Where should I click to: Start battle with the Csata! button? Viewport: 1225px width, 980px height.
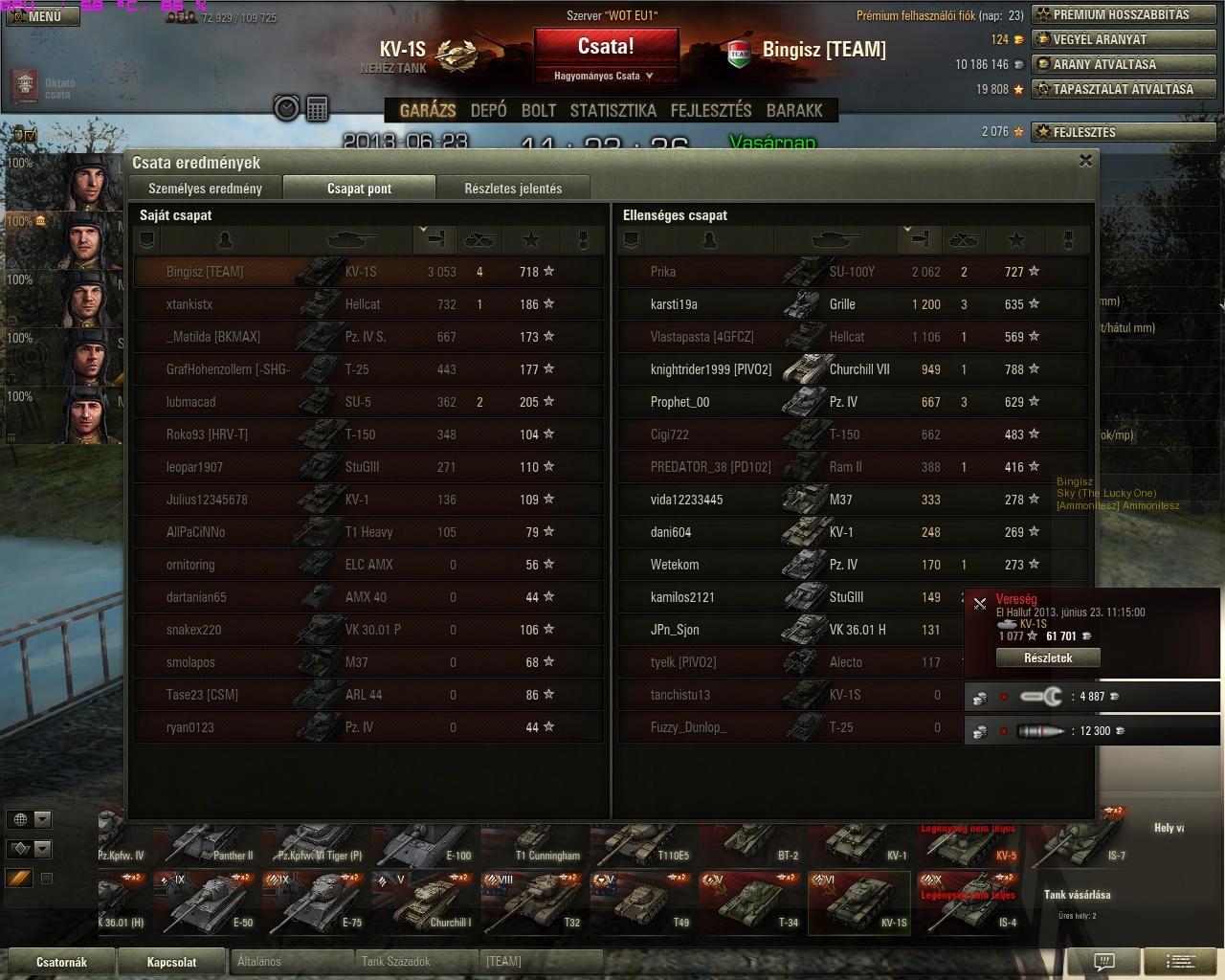(606, 47)
